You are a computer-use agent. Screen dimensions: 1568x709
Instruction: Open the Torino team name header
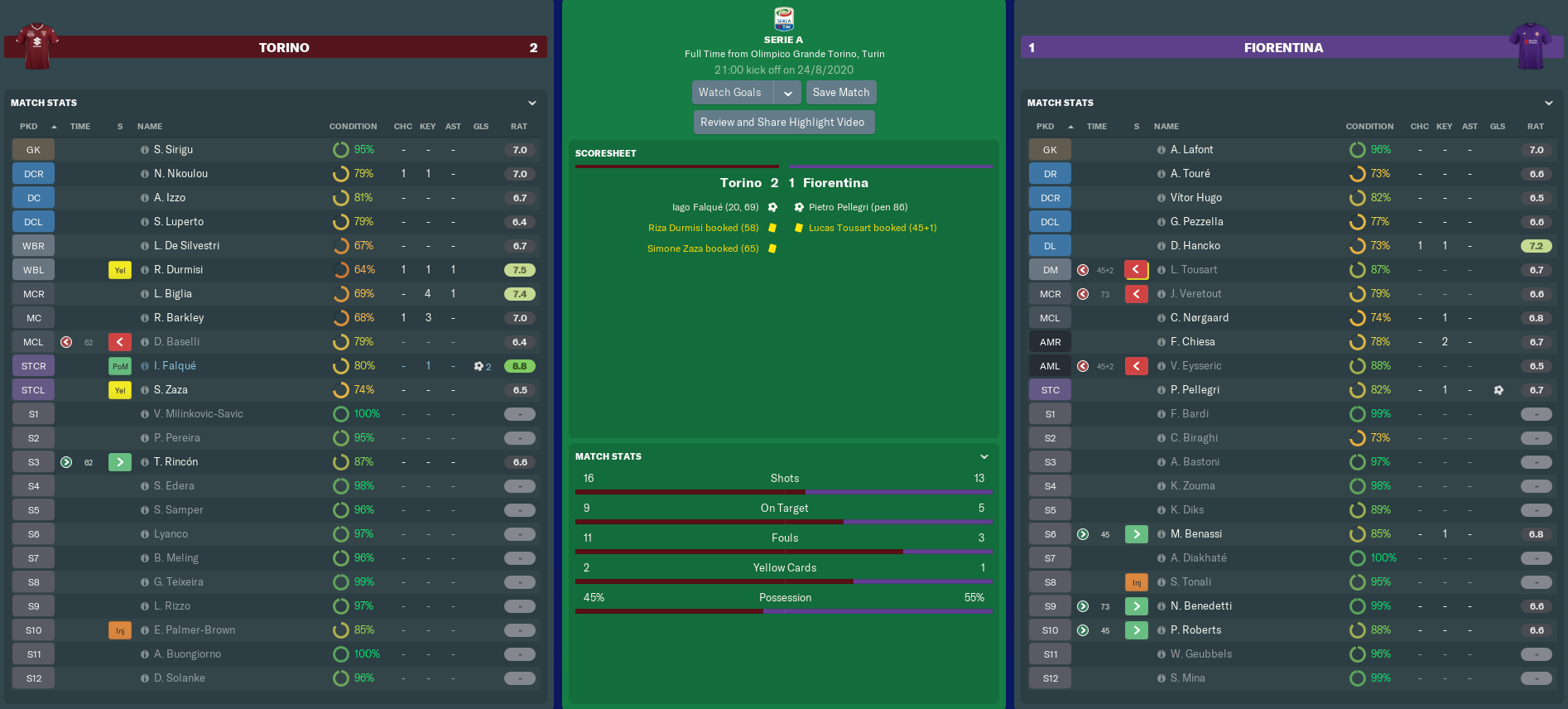(284, 48)
